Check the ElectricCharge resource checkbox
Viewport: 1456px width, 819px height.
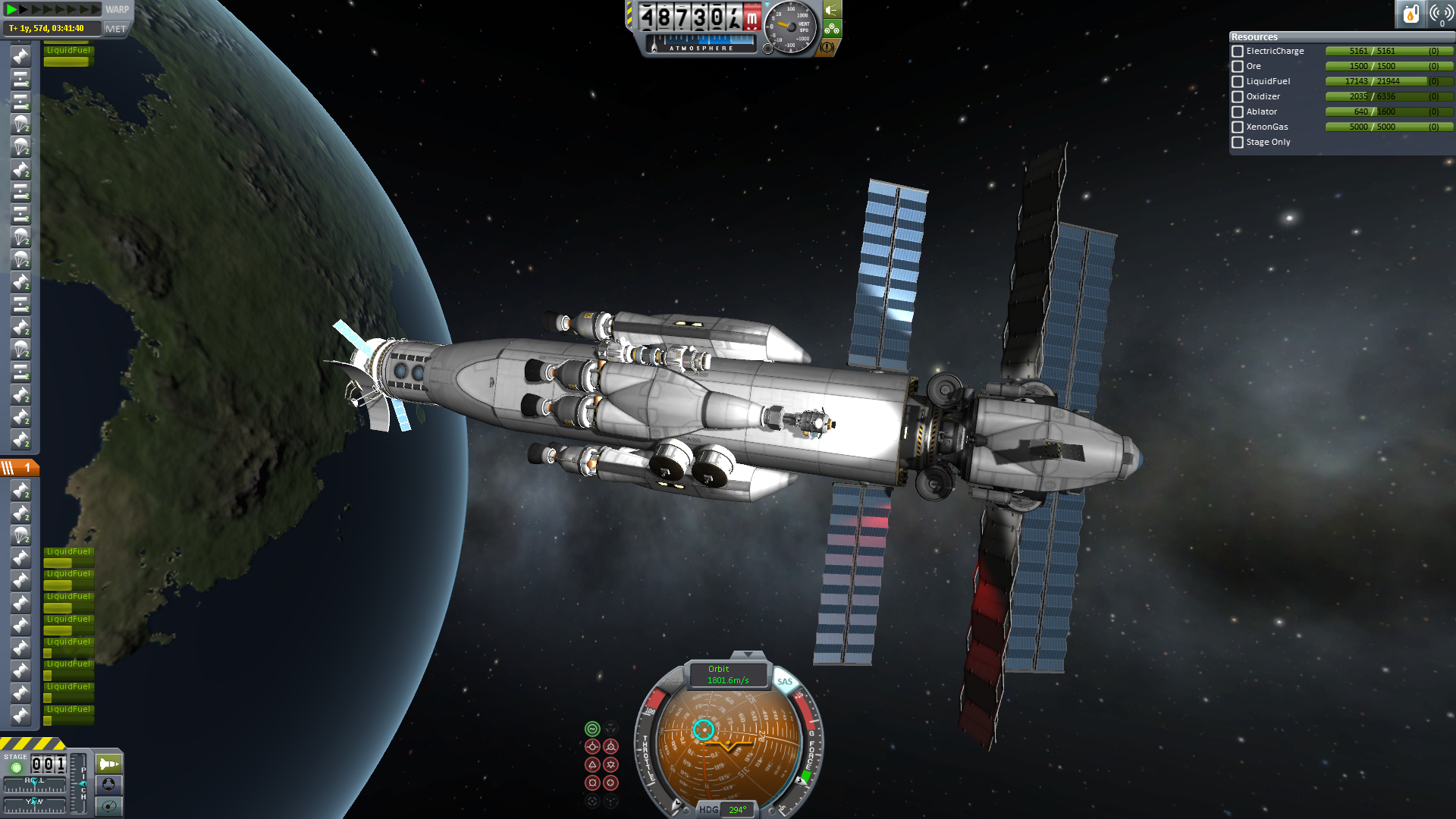(x=1238, y=52)
